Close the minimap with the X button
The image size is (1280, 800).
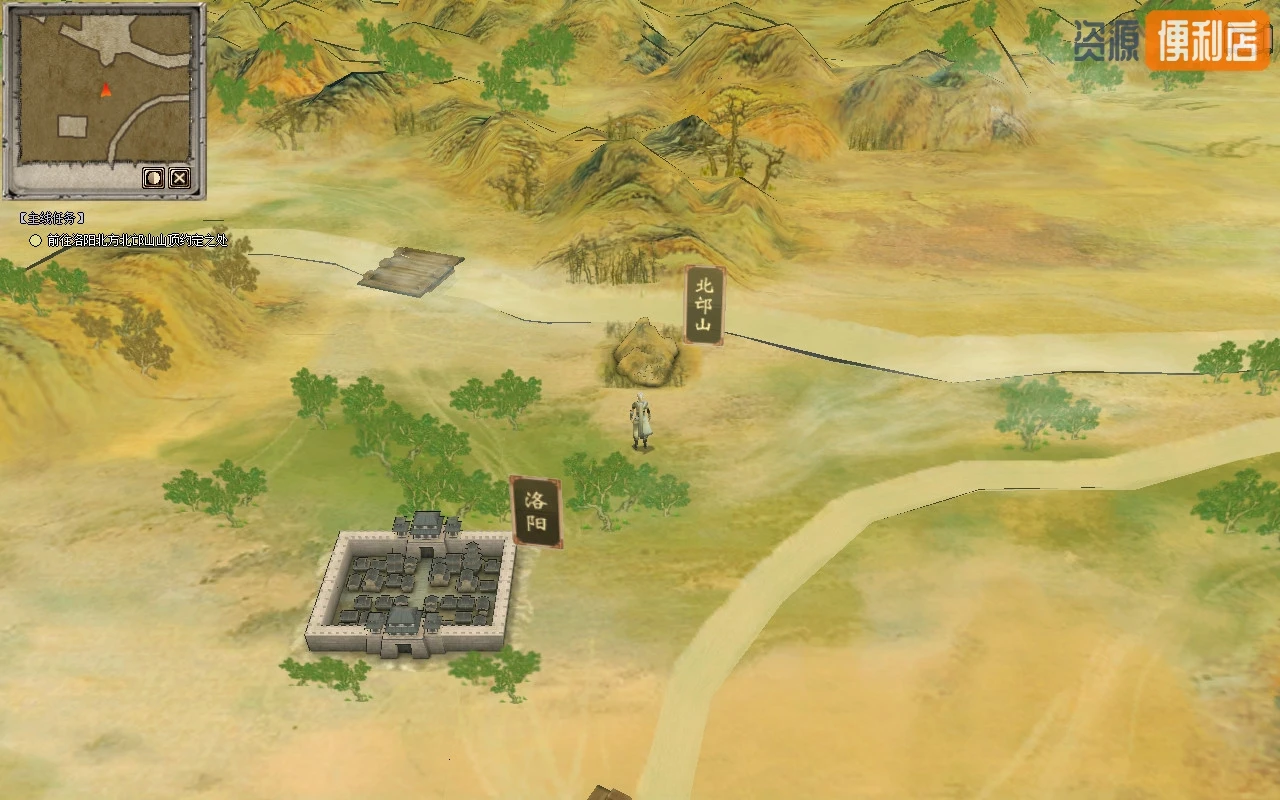pyautogui.click(x=179, y=178)
